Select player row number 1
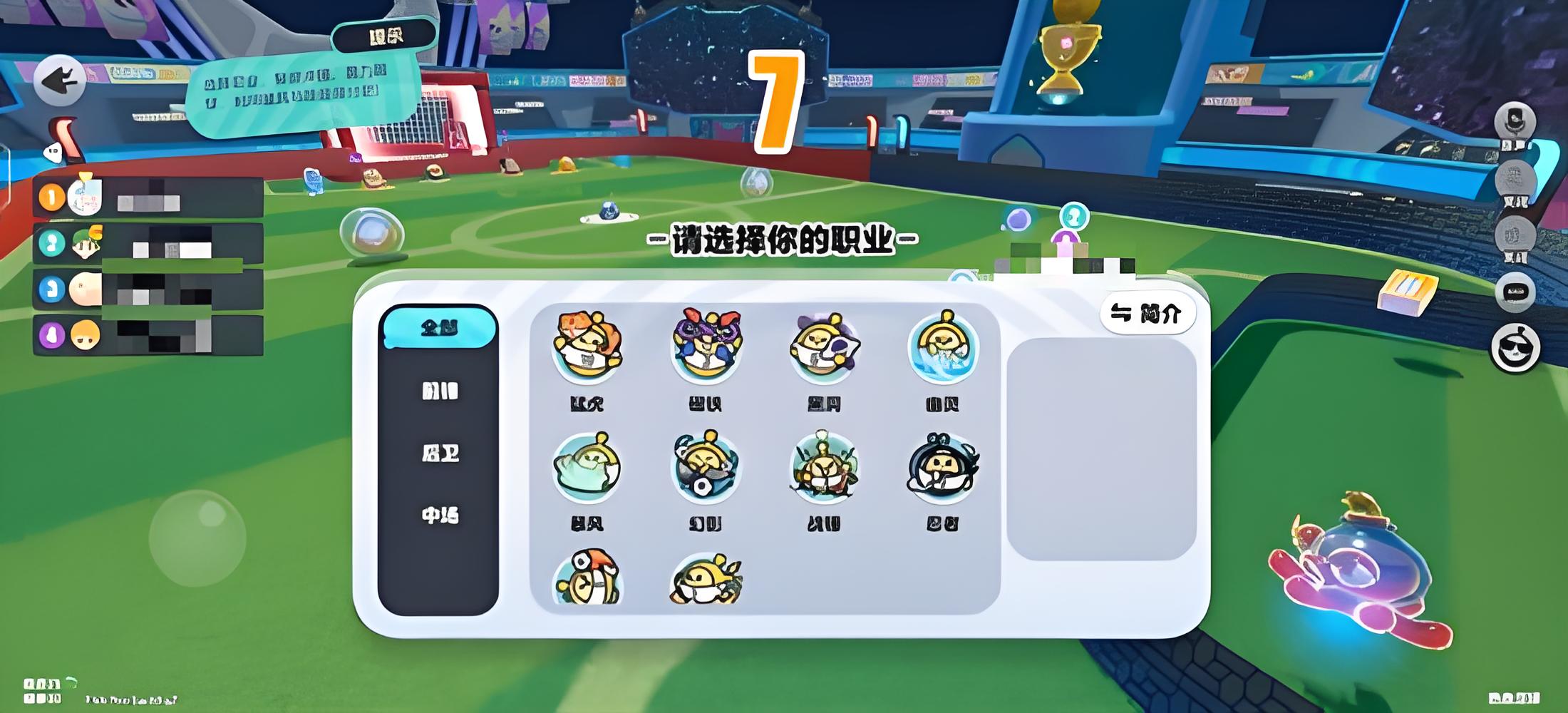Image resolution: width=1568 pixels, height=713 pixels. pyautogui.click(x=148, y=197)
